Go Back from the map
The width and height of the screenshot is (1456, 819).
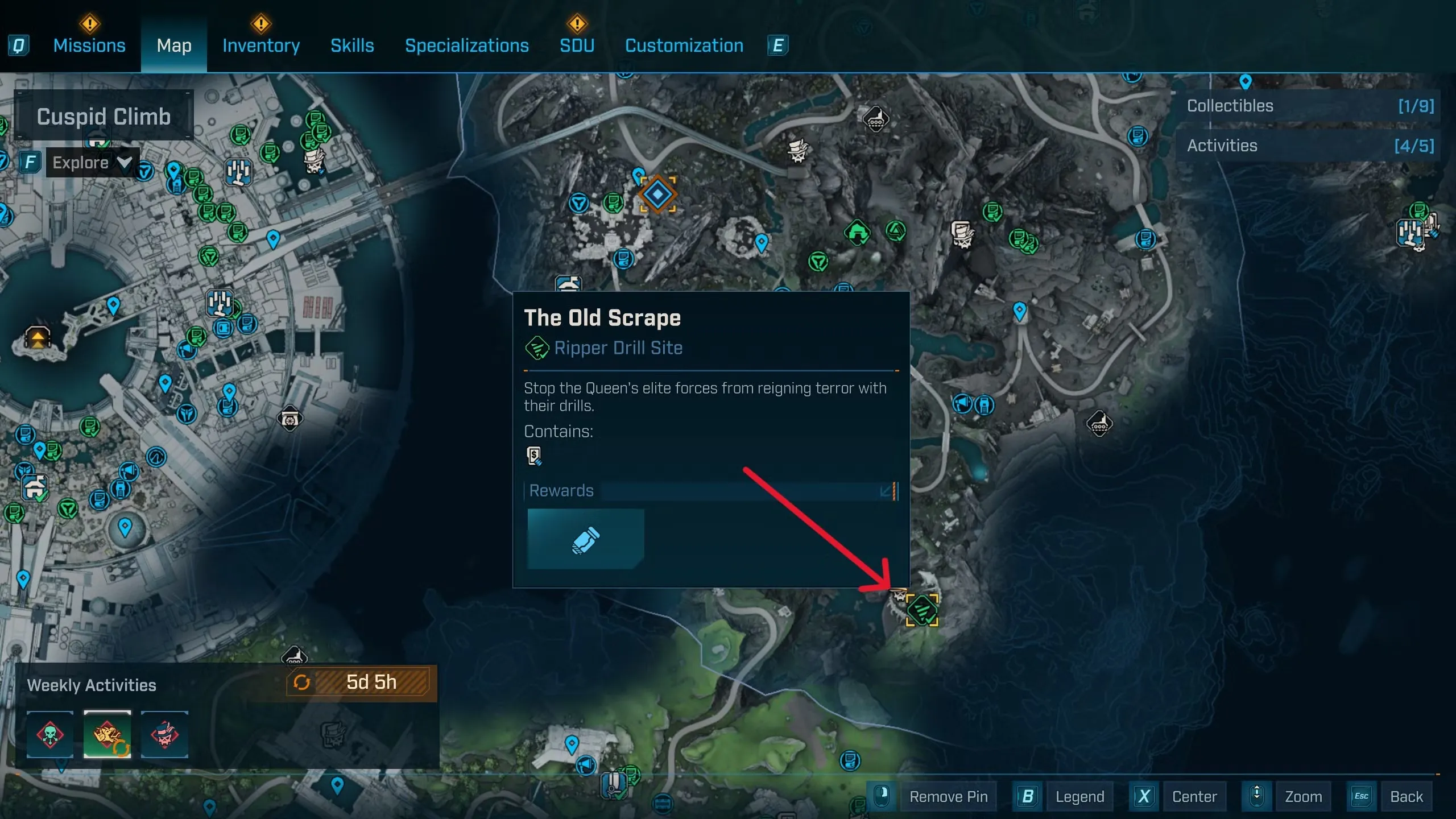coord(1406,797)
